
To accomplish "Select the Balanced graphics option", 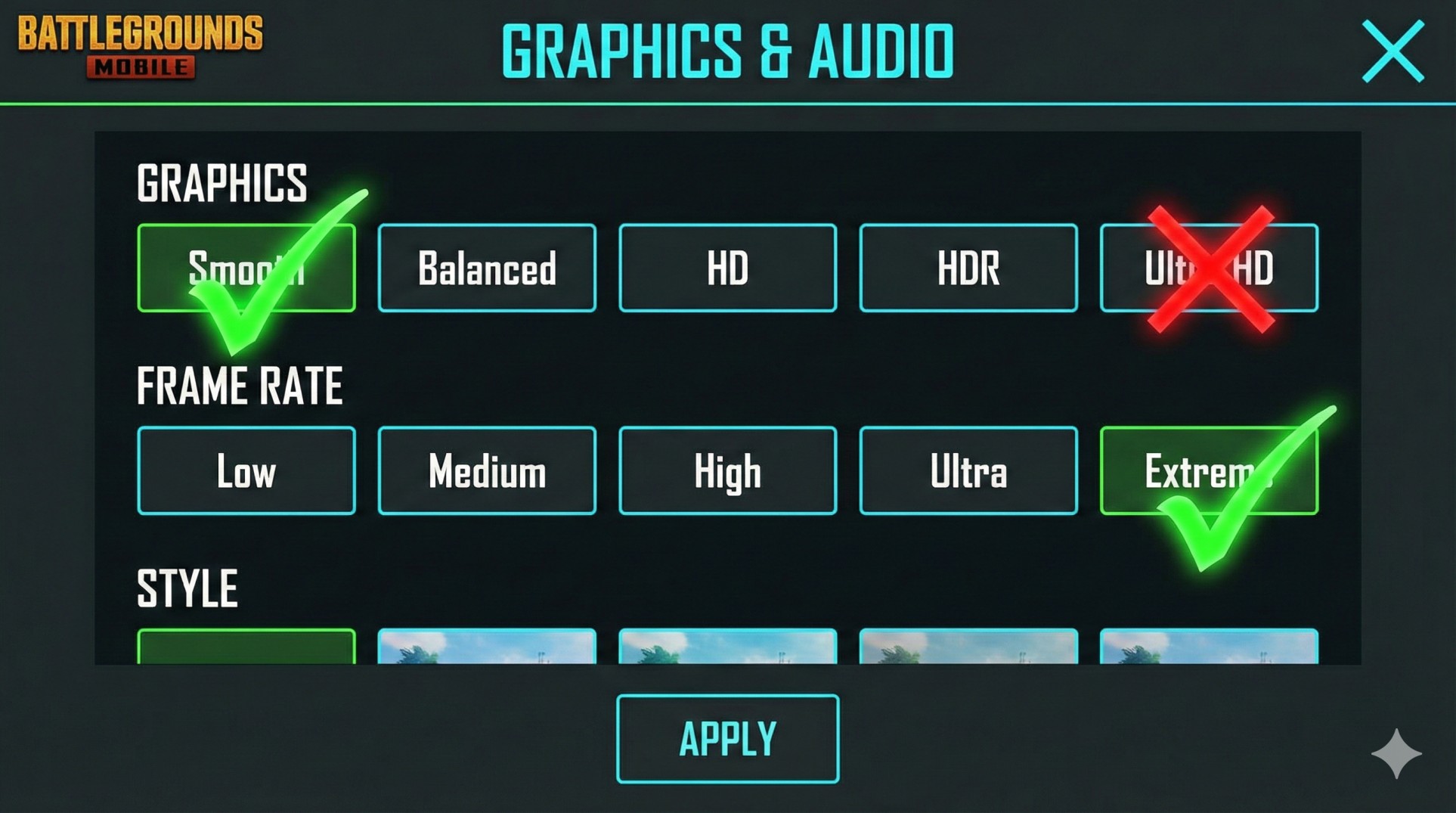I will point(487,268).
